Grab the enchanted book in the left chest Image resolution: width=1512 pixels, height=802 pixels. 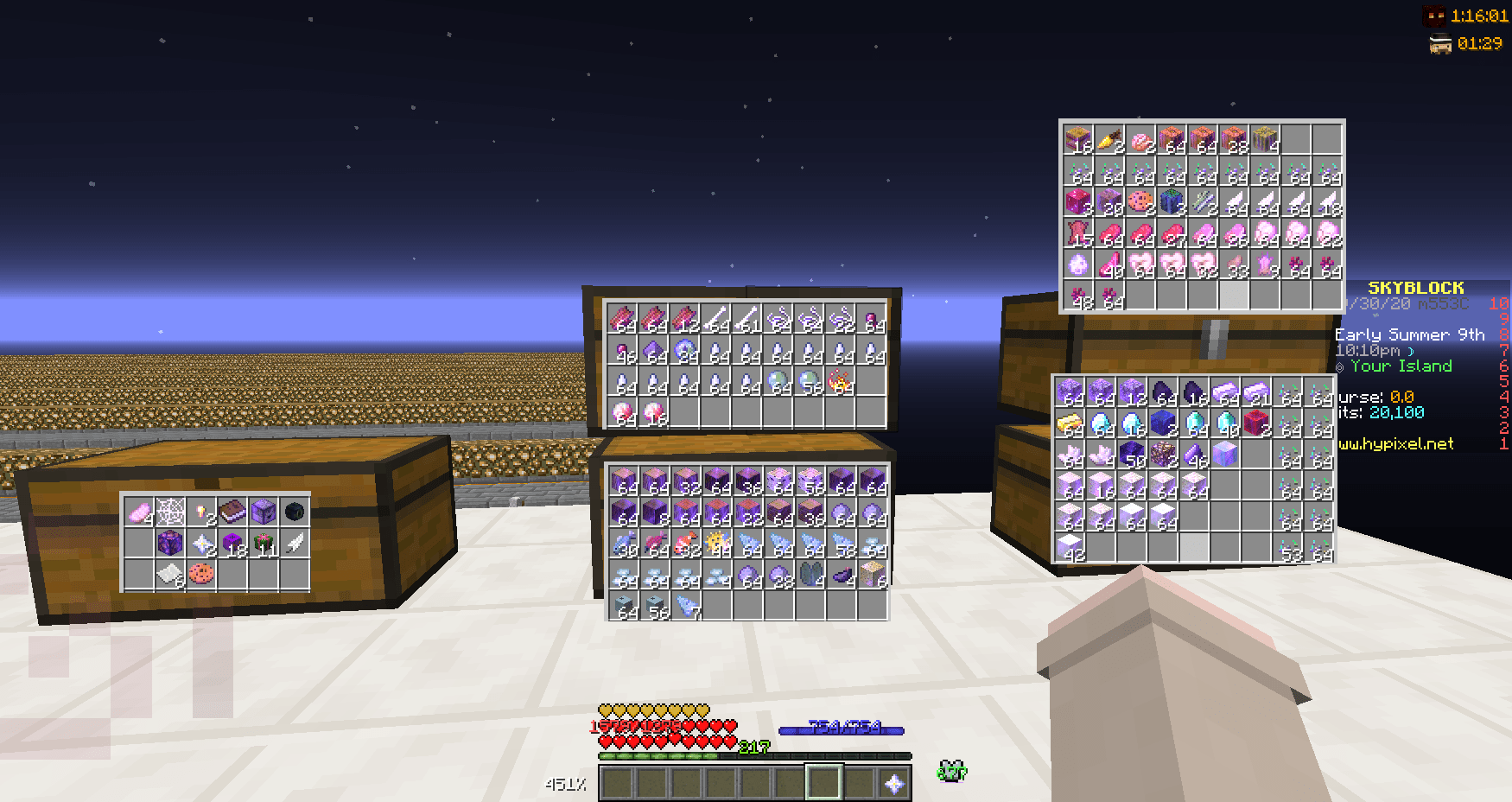[x=232, y=510]
